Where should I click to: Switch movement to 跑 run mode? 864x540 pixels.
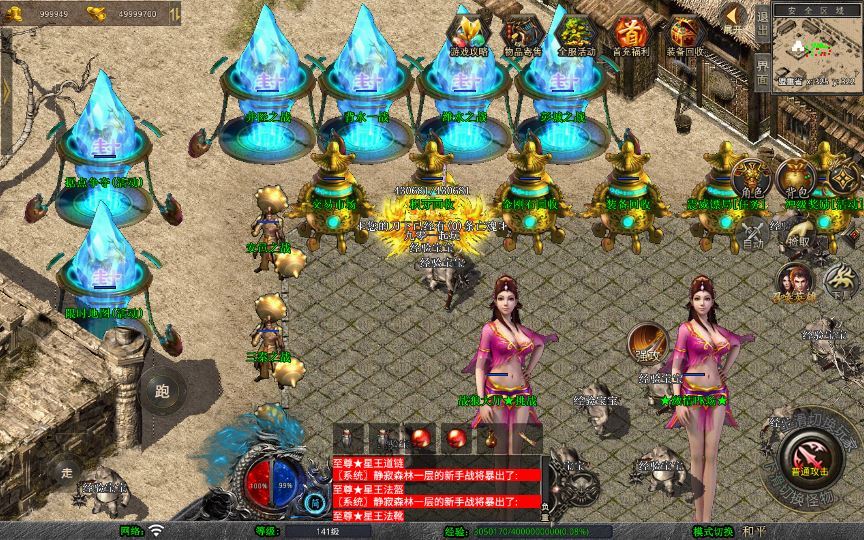coord(164,390)
